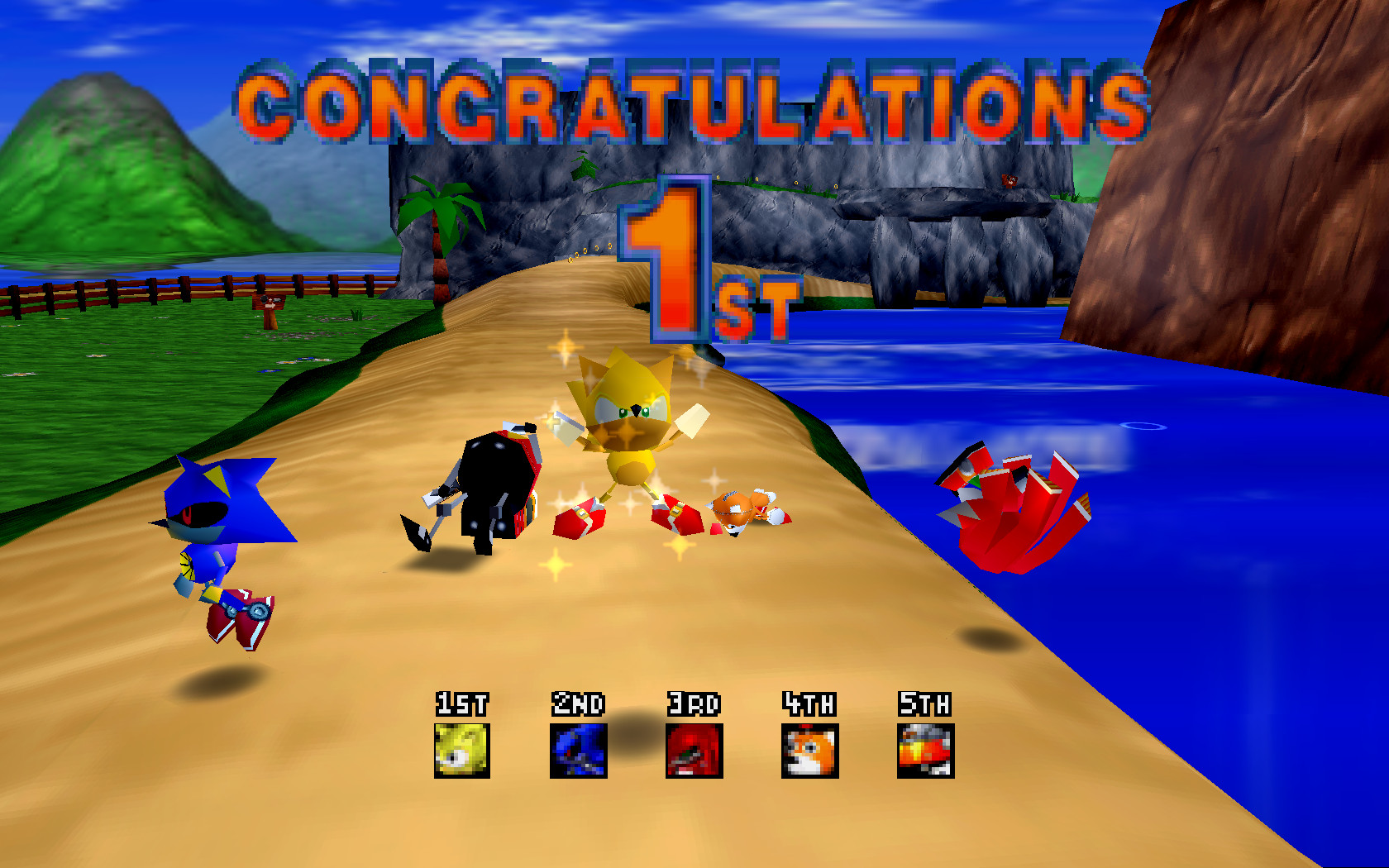1389x868 pixels.
Task: Switch to the 2ND place results tab
Action: (579, 705)
